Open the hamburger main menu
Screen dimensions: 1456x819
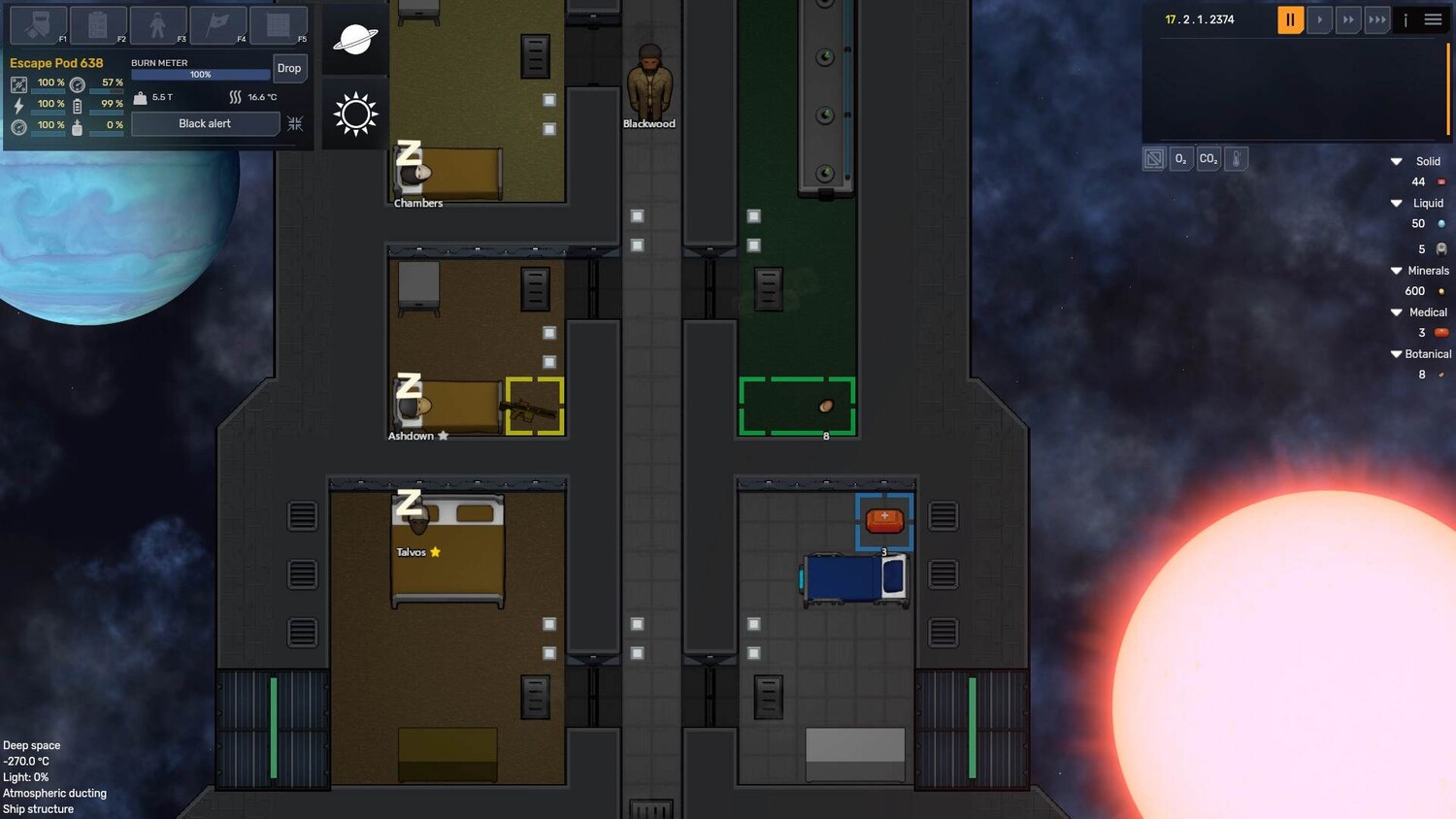[1433, 19]
